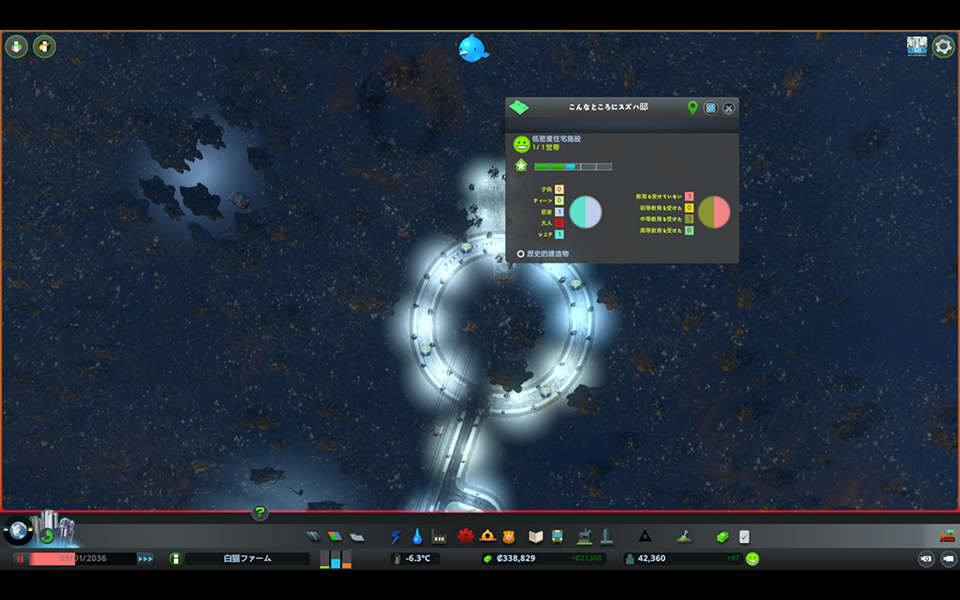Open the gear options menu

943,46
